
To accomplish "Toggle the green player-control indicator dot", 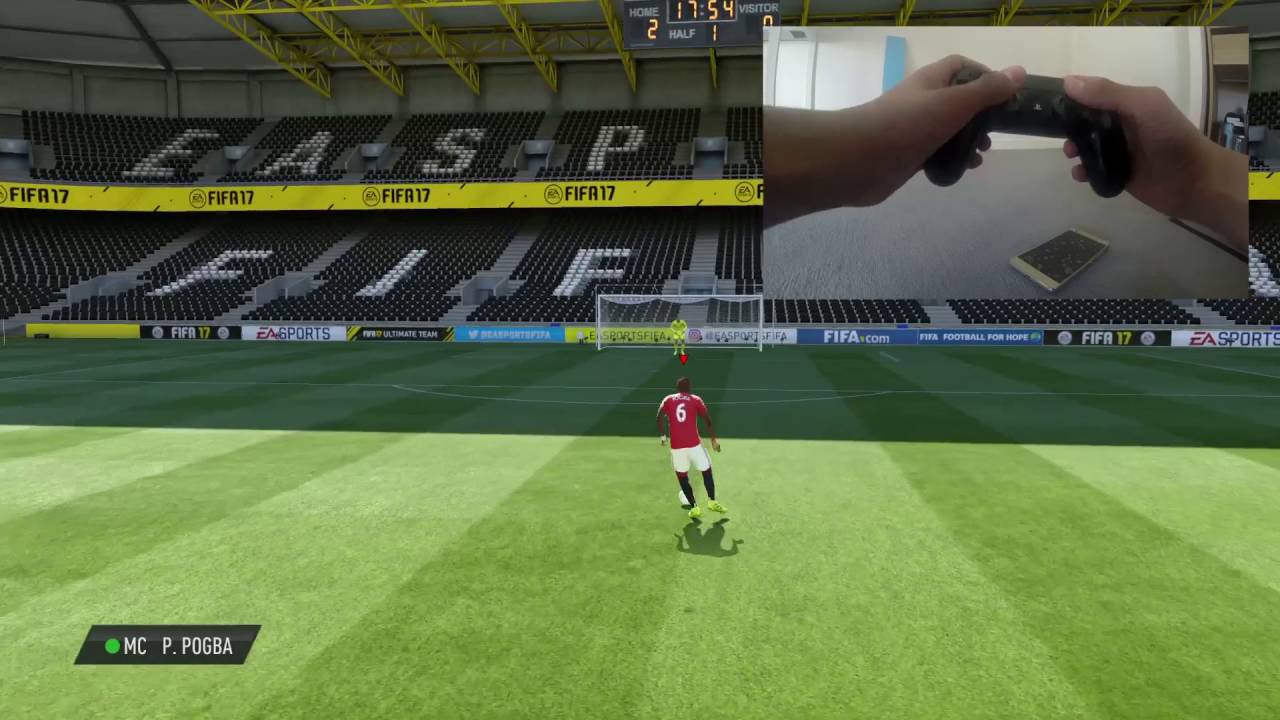I will click(x=113, y=647).
